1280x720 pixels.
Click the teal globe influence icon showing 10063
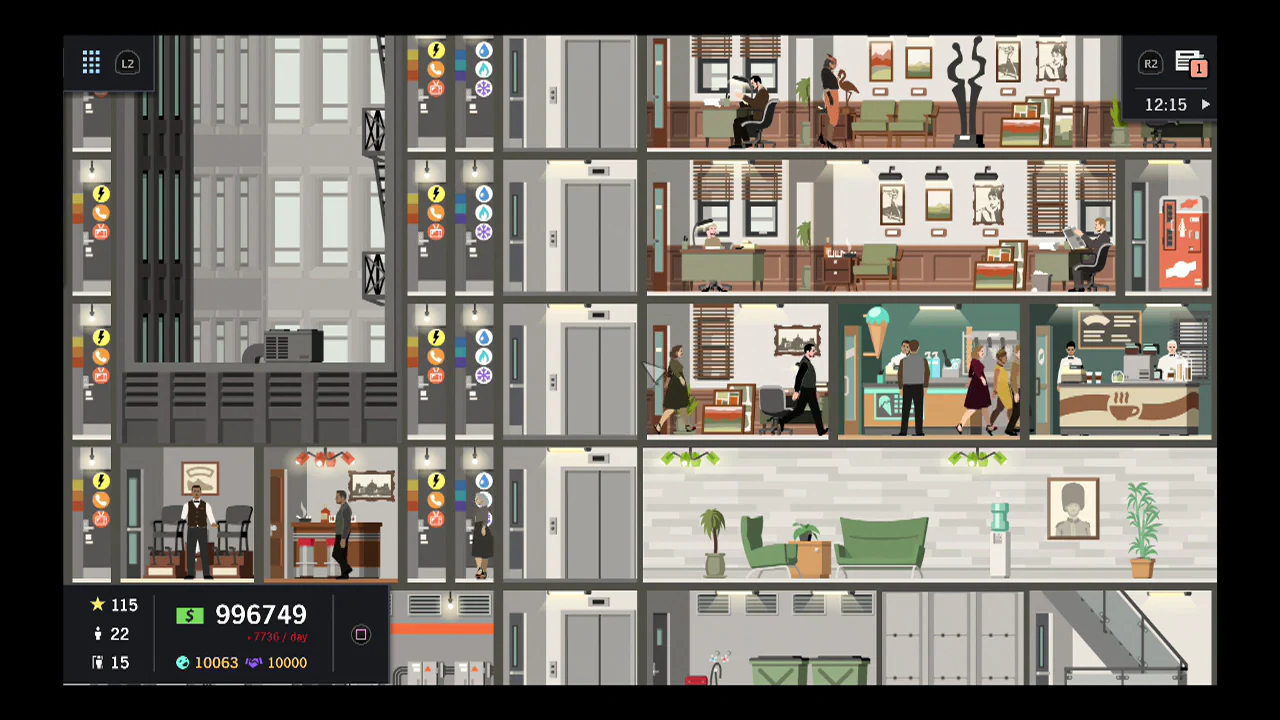point(182,662)
